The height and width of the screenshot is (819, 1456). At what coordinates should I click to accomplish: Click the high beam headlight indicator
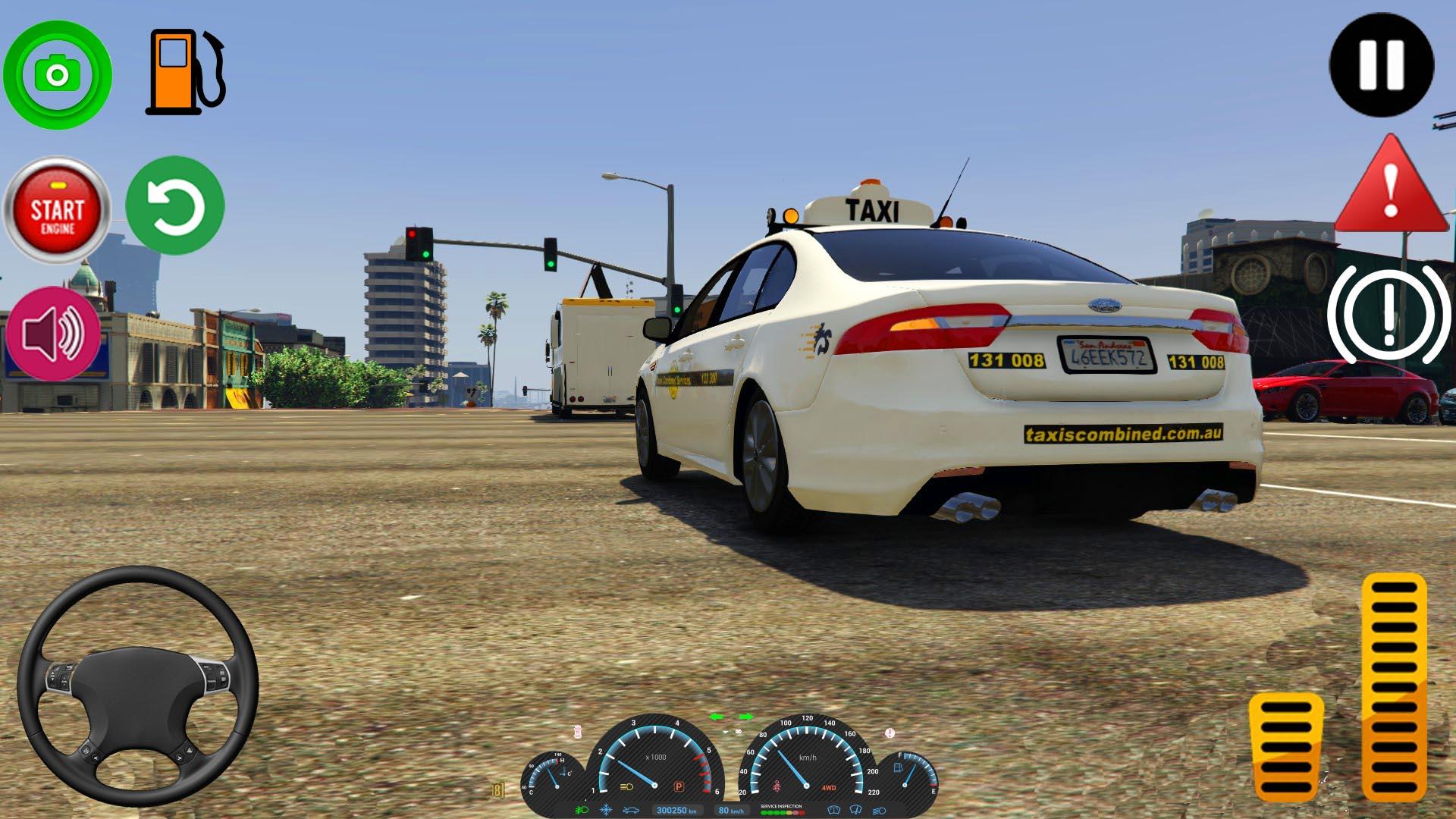[x=626, y=787]
